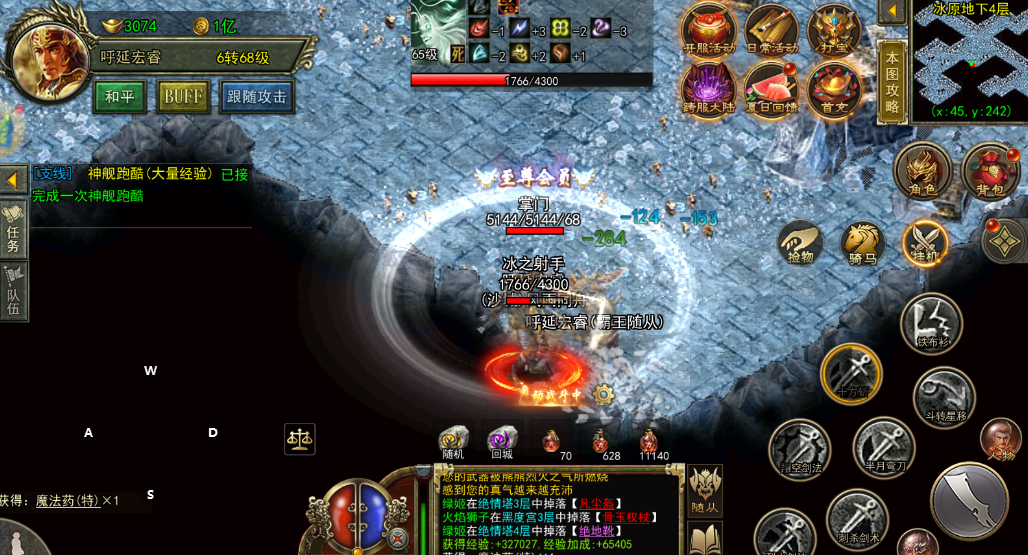Activate the 铁布衫 skill

click(x=931, y=322)
